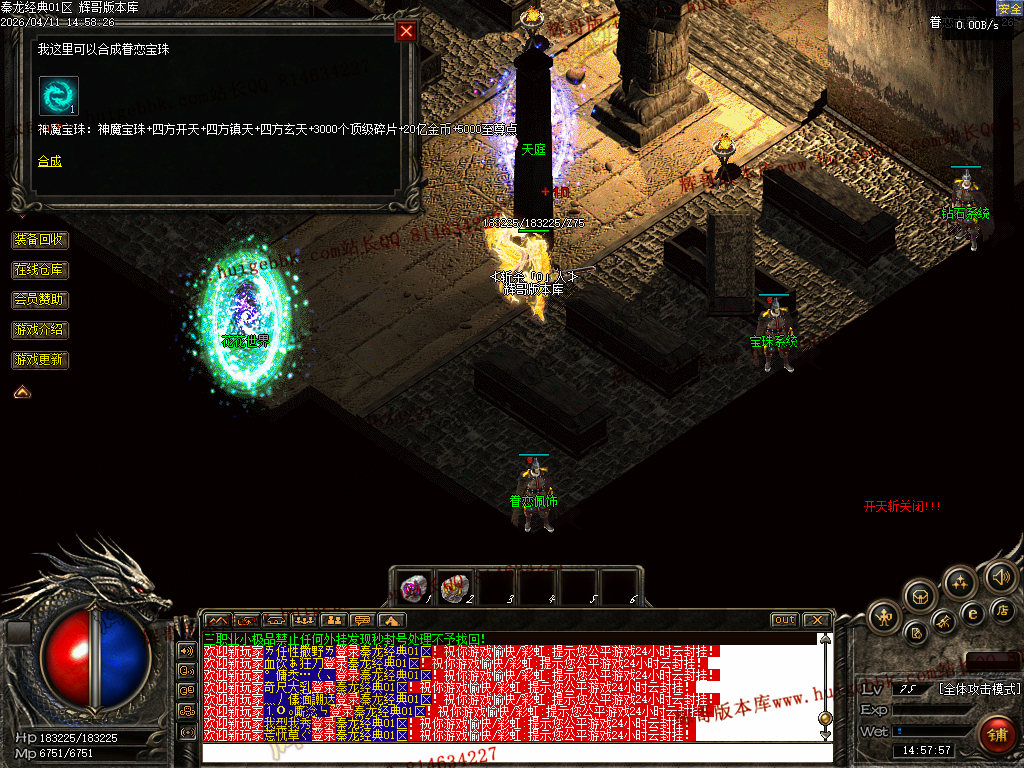Open 装备回收 equipment recycling
This screenshot has width=1024, height=768.
[40, 240]
